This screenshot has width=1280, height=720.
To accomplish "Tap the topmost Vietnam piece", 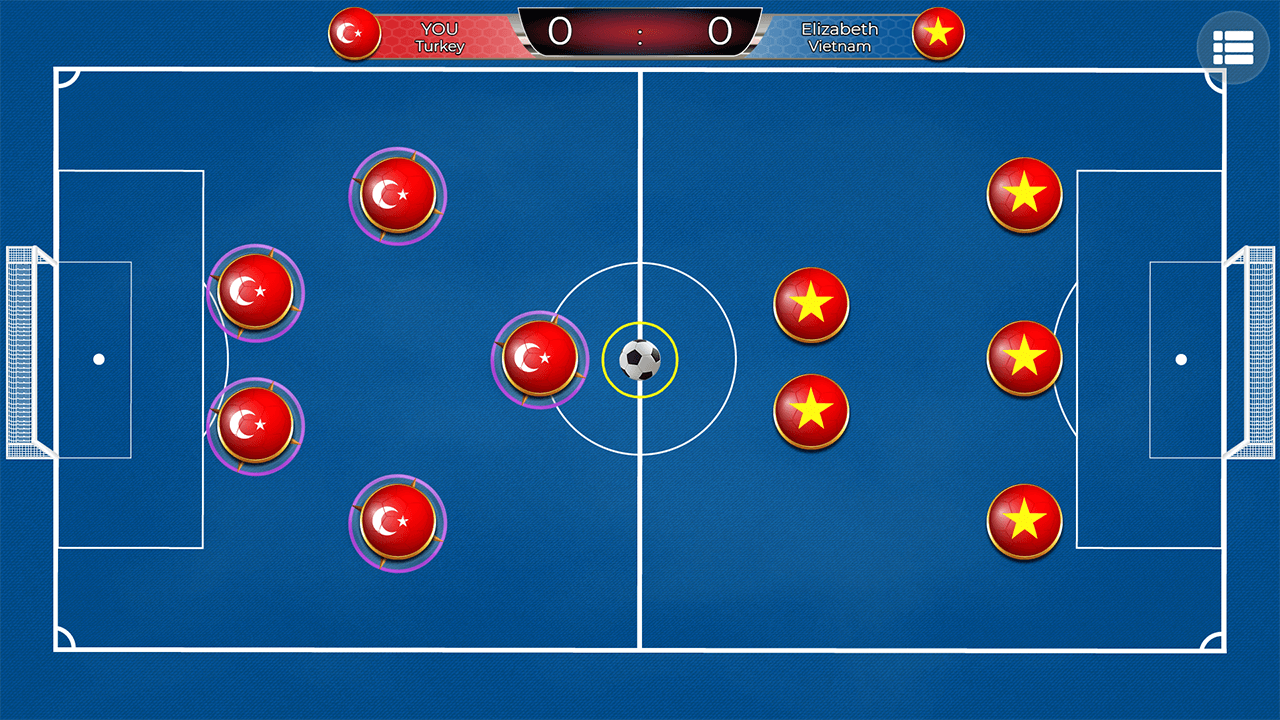I will 1024,196.
